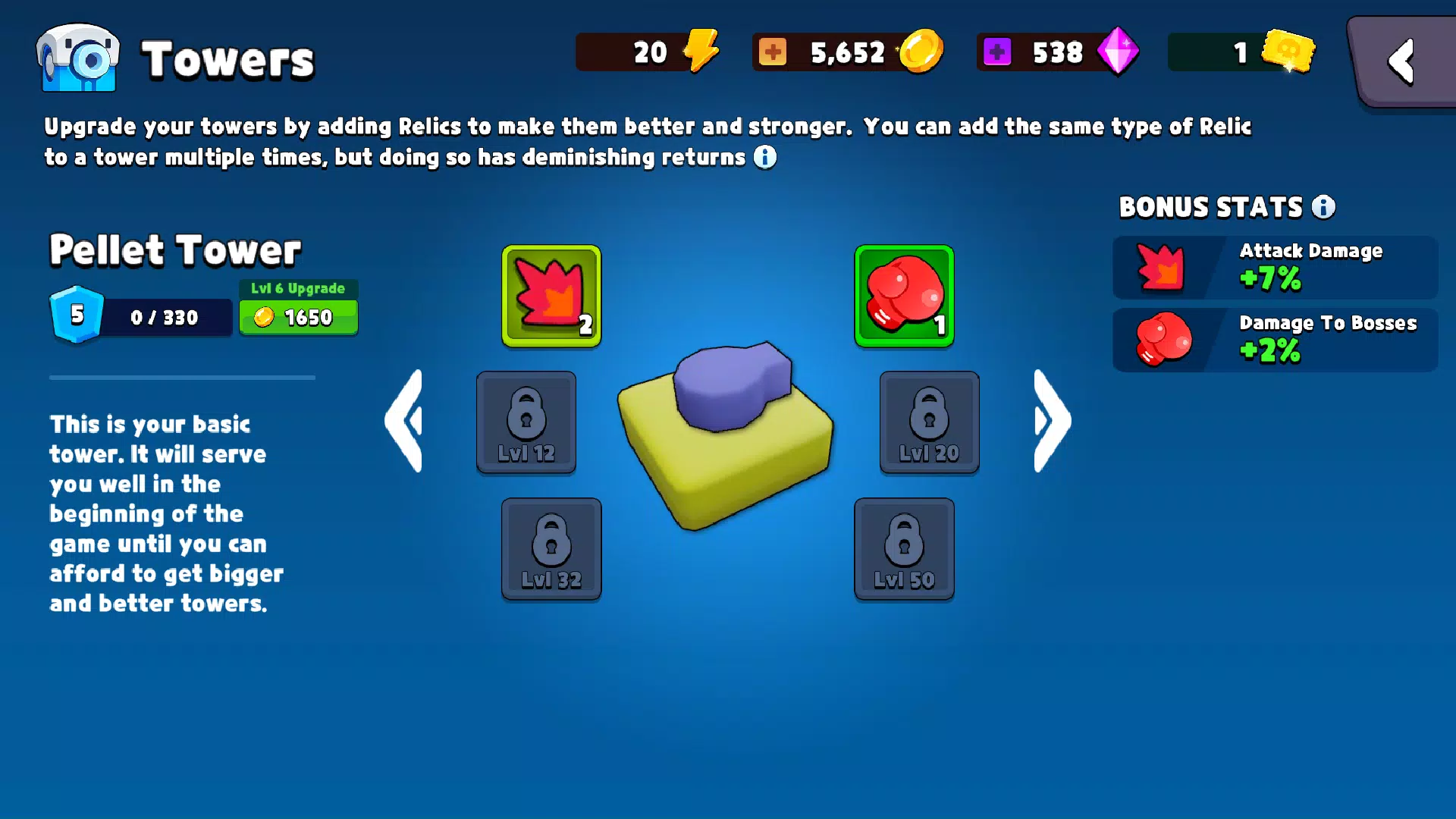Open the Relic info tooltip
Viewport: 1456px width, 819px height.
[766, 158]
